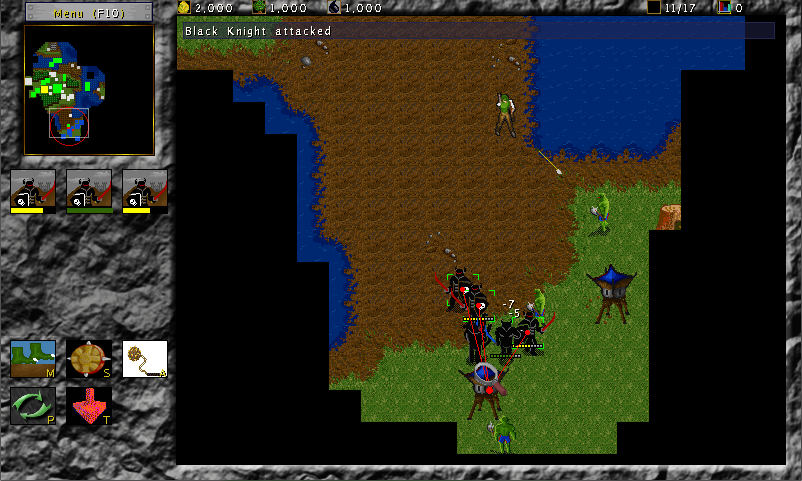
Task: Activate the Move command with boots icon
Action: pos(33,358)
